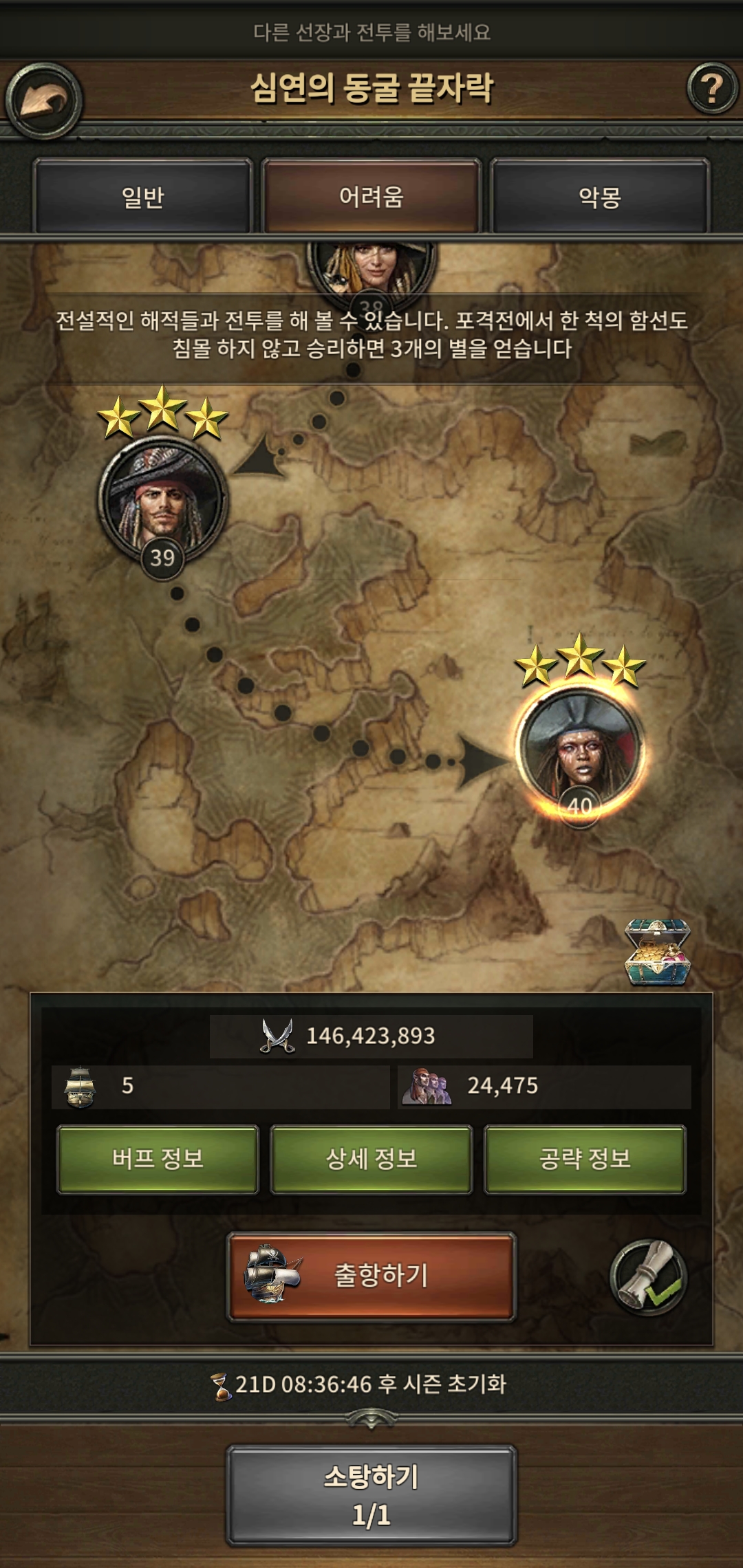This screenshot has width=743, height=1568.
Task: Go back with the arrow button
Action: click(x=44, y=101)
